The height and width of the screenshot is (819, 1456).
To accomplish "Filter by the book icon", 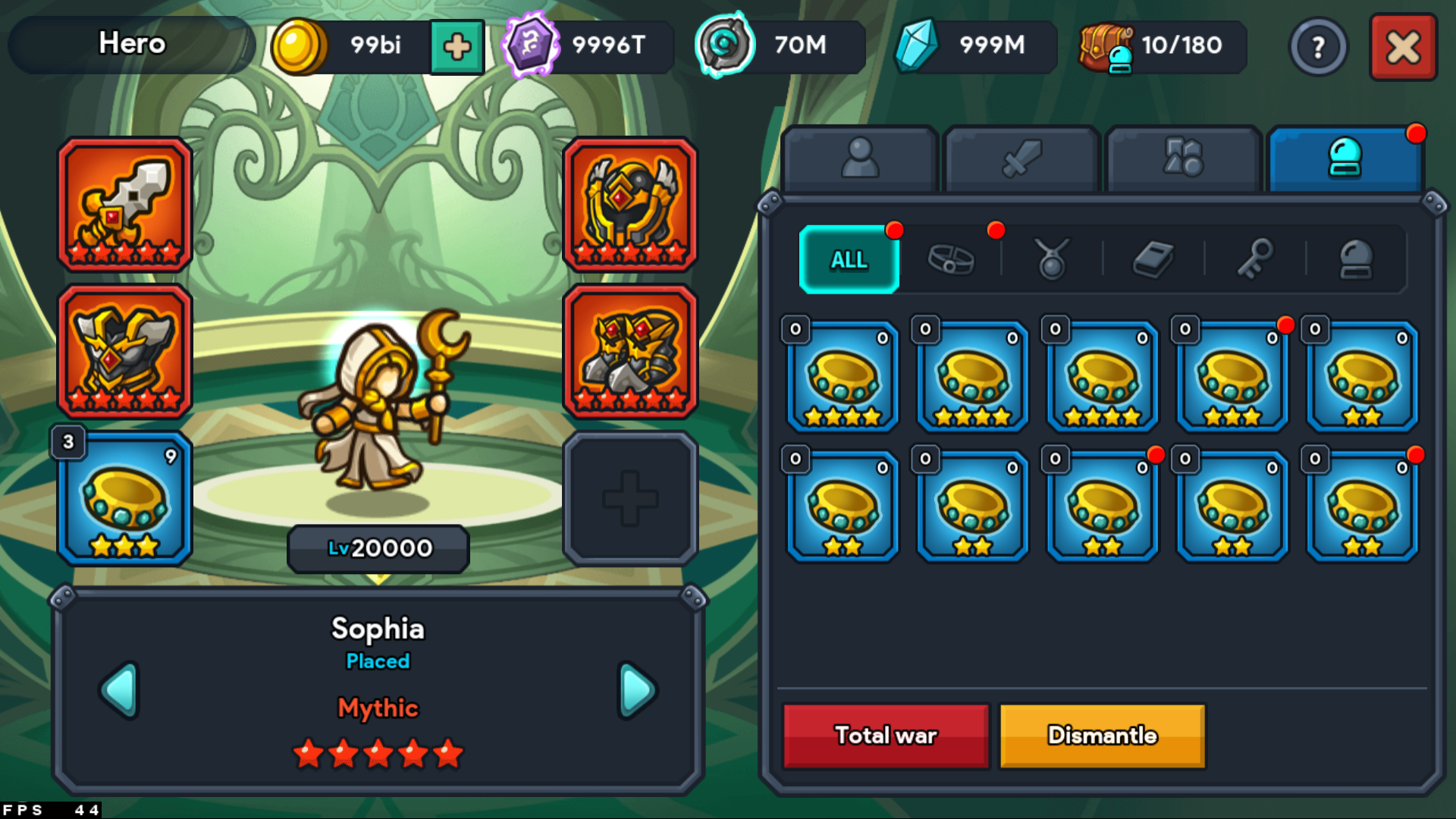I will [x=1154, y=259].
